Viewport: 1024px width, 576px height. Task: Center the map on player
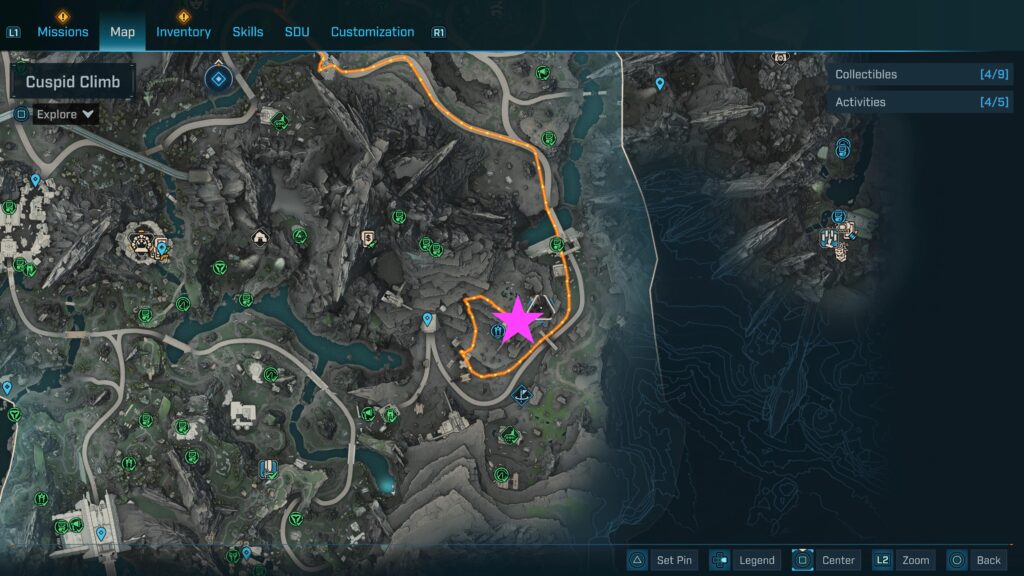826,560
